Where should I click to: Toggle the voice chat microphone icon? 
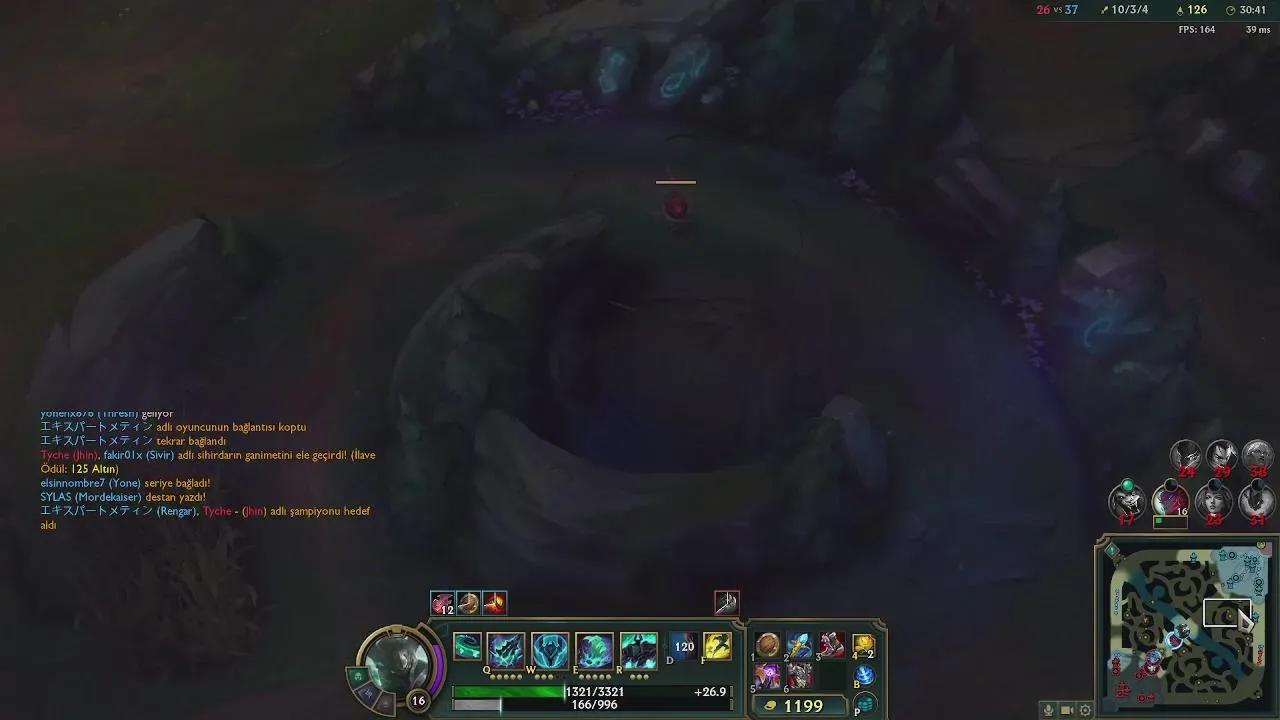coord(1048,710)
